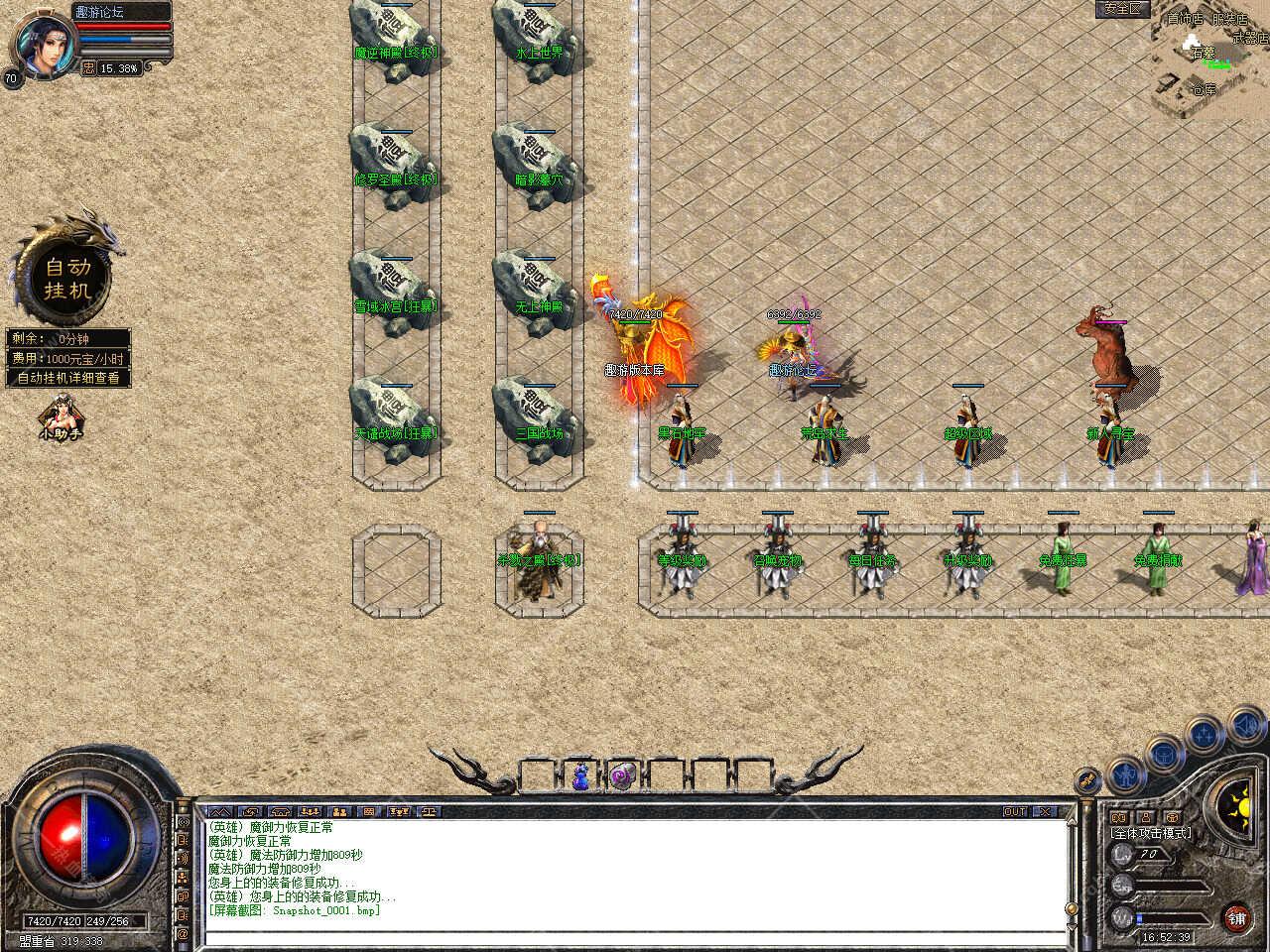This screenshot has width=1270, height=952.
Task: Click the first chat toolbar button
Action: [x=219, y=811]
